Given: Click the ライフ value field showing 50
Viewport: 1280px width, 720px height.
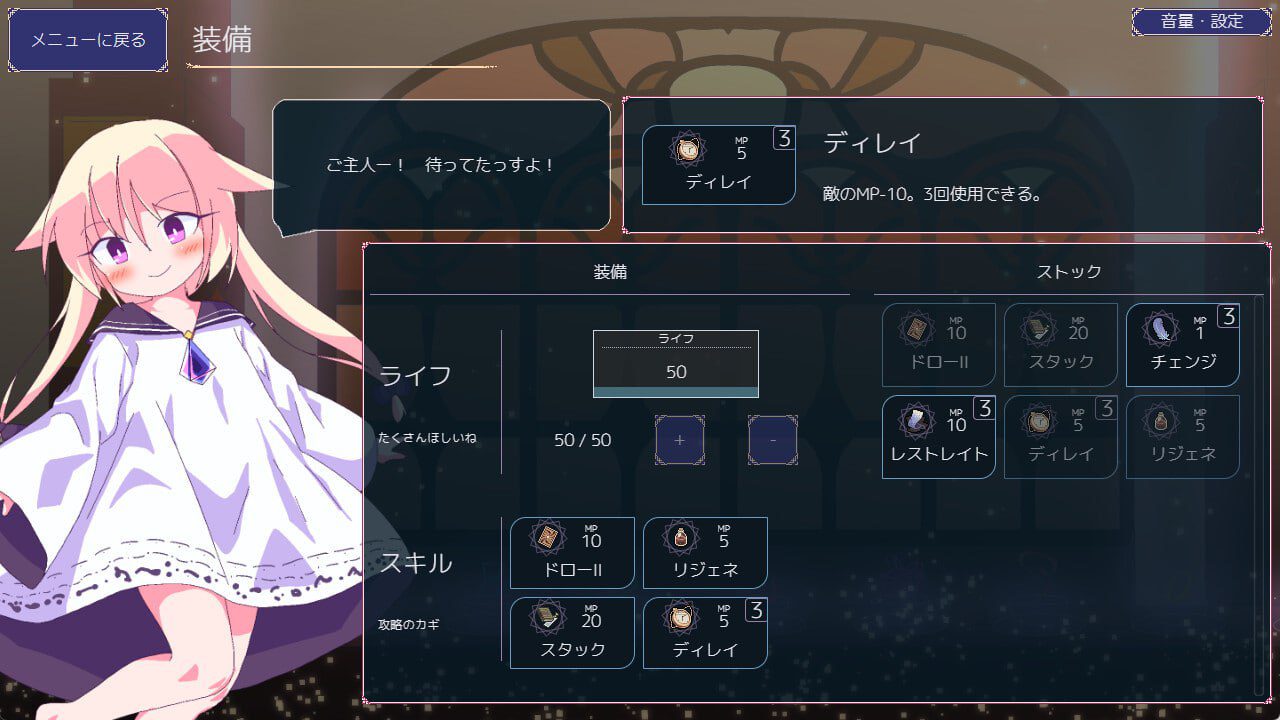Looking at the screenshot, I should click(x=675, y=363).
